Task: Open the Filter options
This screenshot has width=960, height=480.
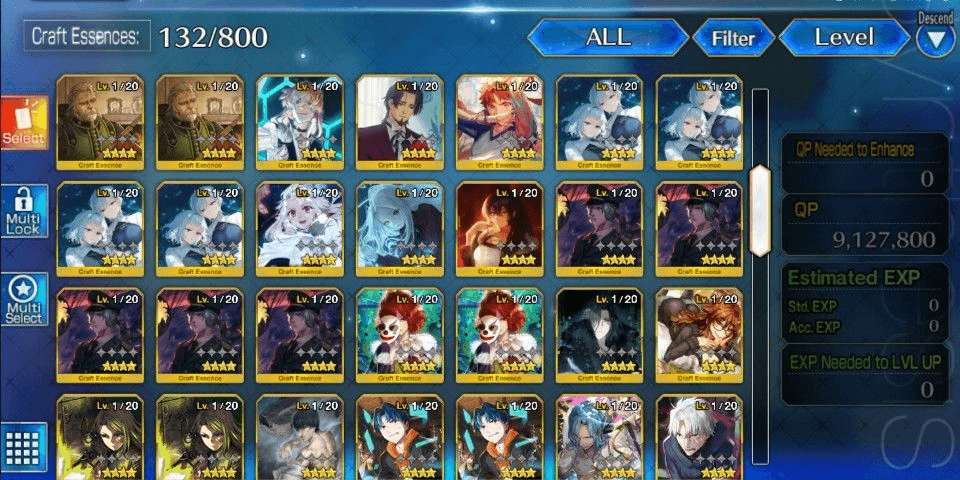Action: pyautogui.click(x=733, y=39)
